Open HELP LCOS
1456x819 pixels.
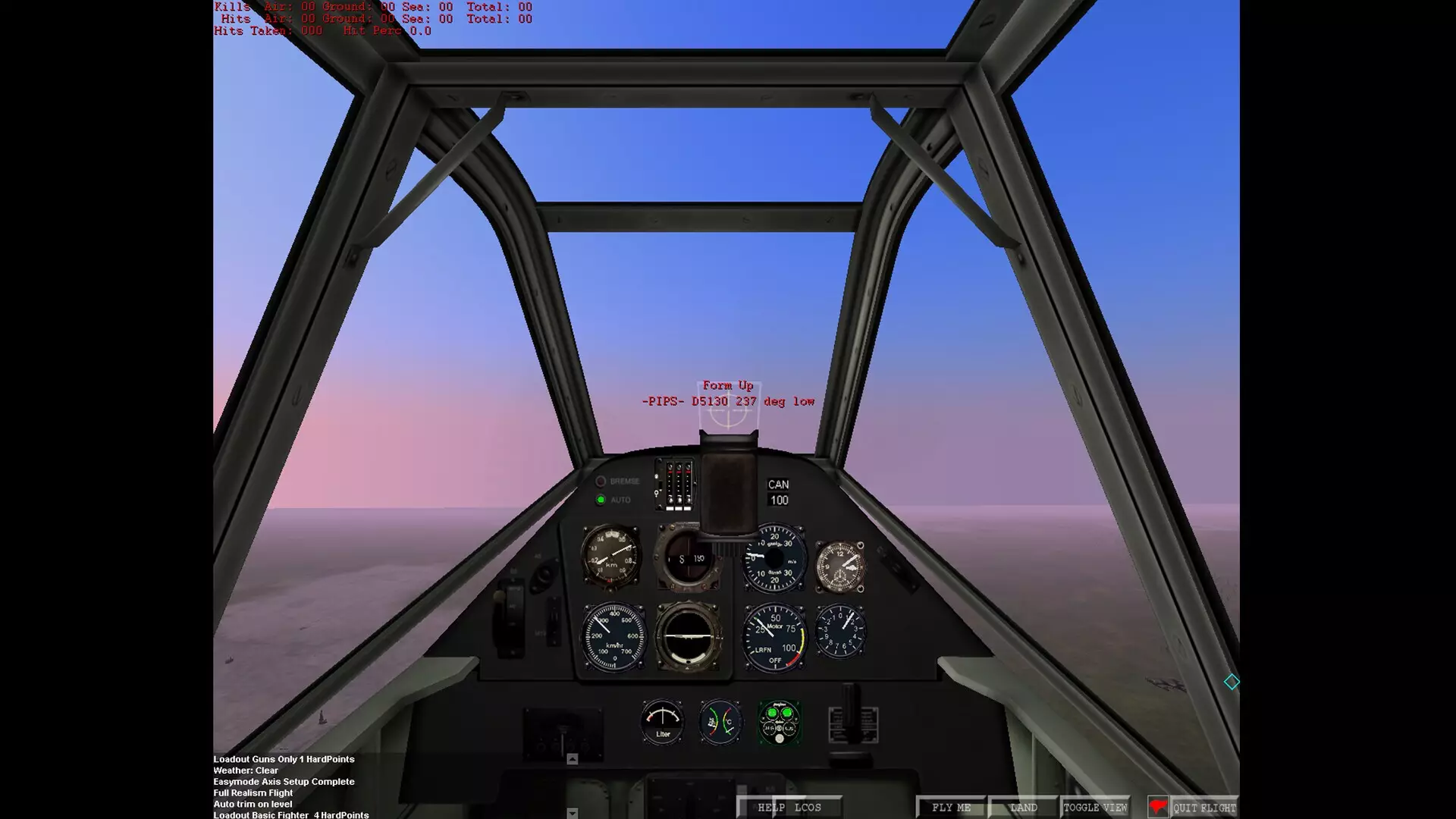[789, 808]
